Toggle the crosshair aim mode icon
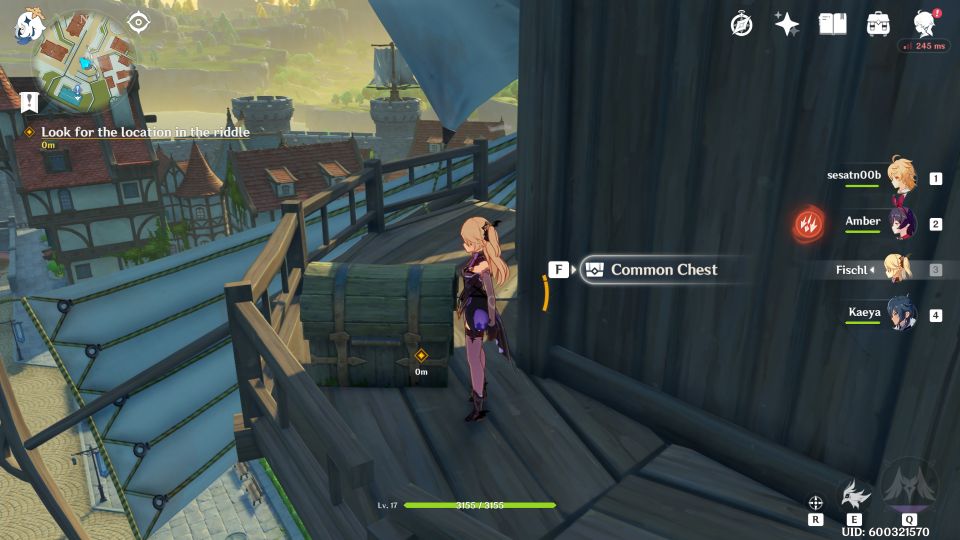This screenshot has height=540, width=960. click(x=816, y=502)
